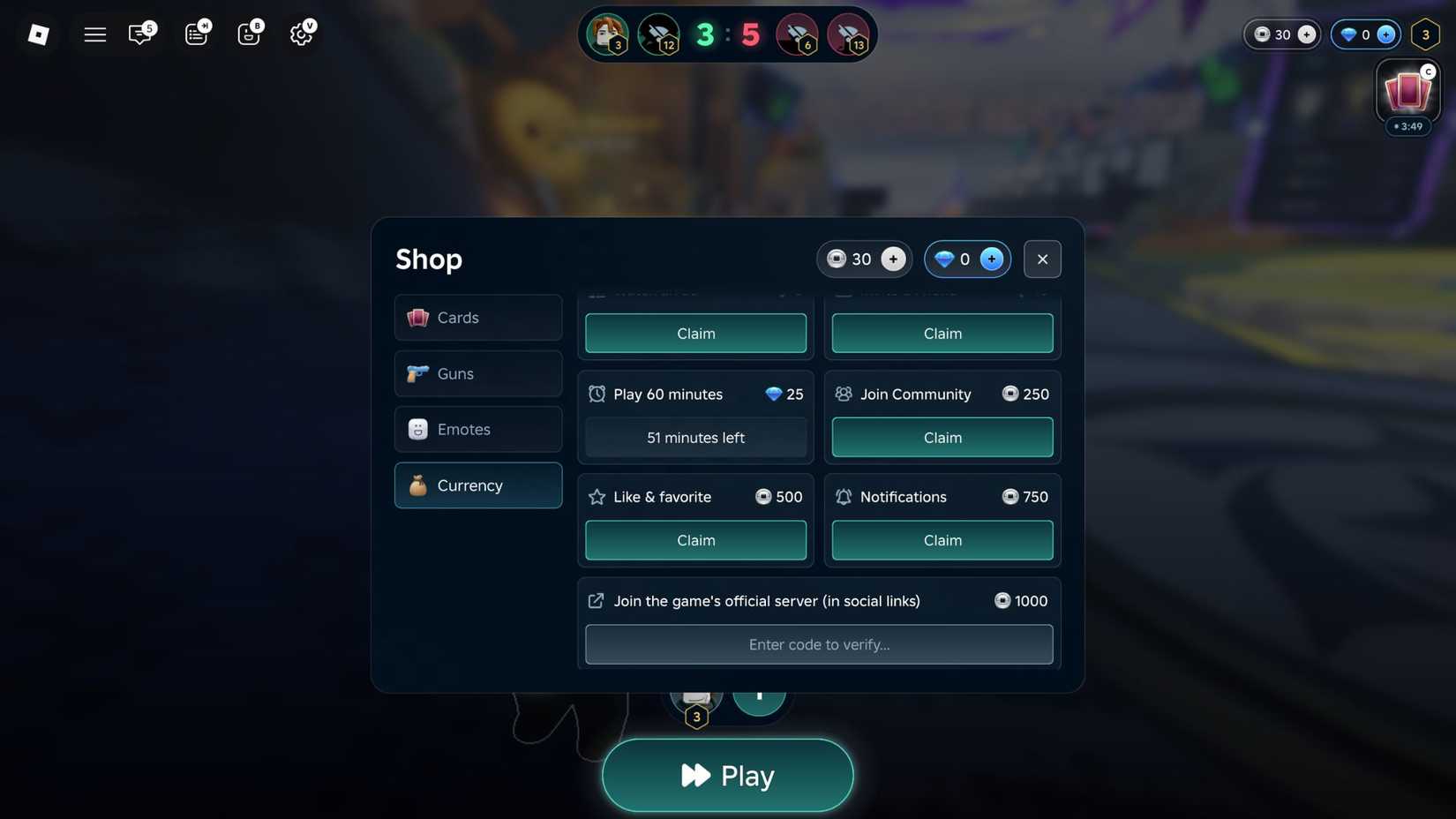Open the Emotes shop category
Screen dimensions: 1456x819
477,429
